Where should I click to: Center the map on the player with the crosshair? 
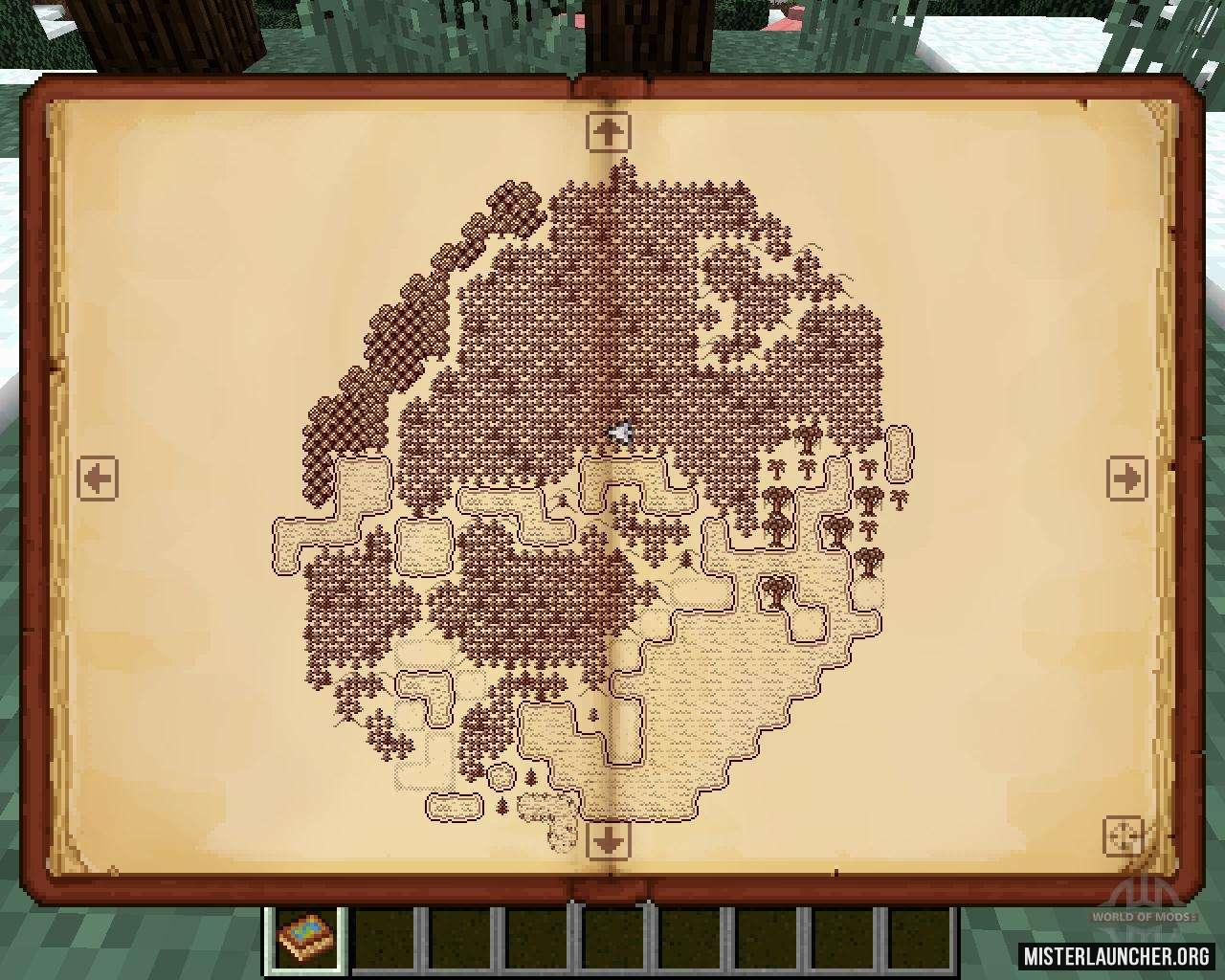(x=1123, y=835)
